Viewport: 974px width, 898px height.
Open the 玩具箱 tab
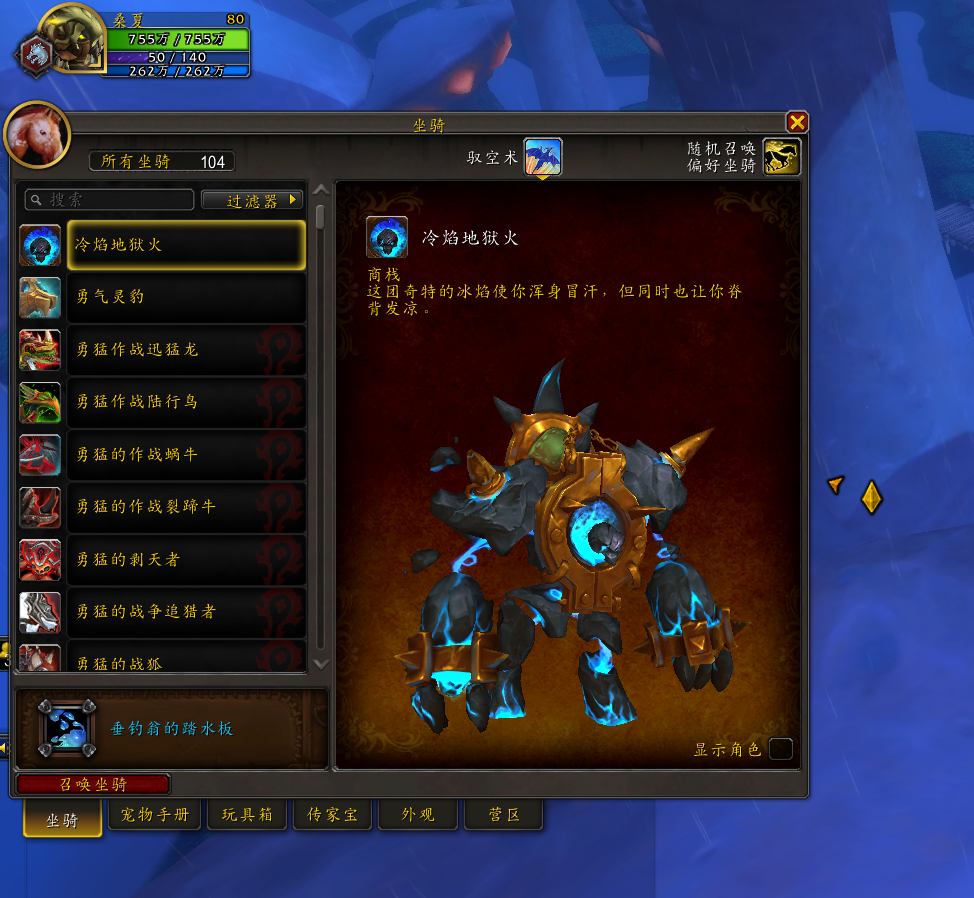(x=246, y=815)
